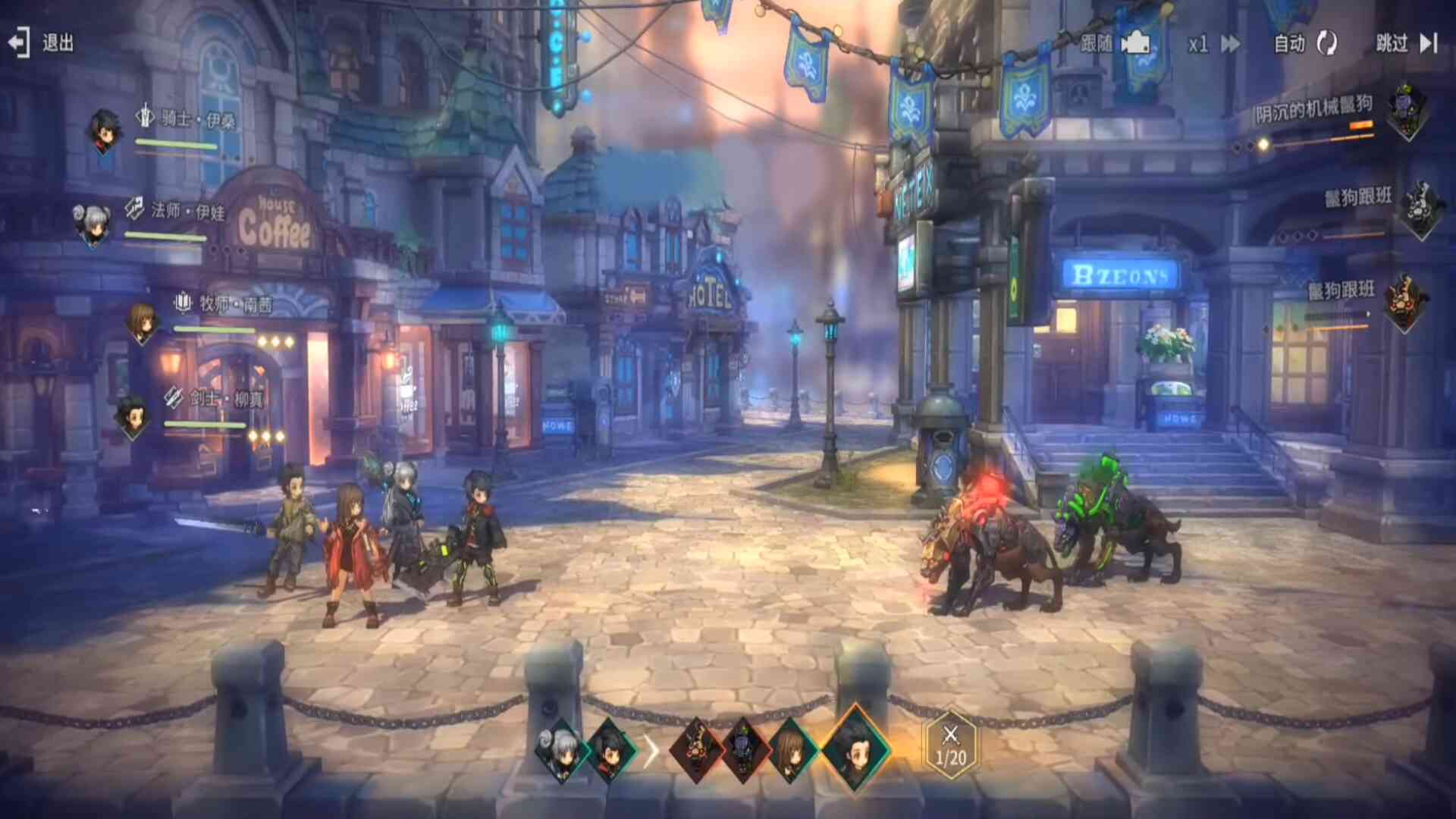Select enemy 阴沉的机械鬣狗 portrait

[1407, 112]
